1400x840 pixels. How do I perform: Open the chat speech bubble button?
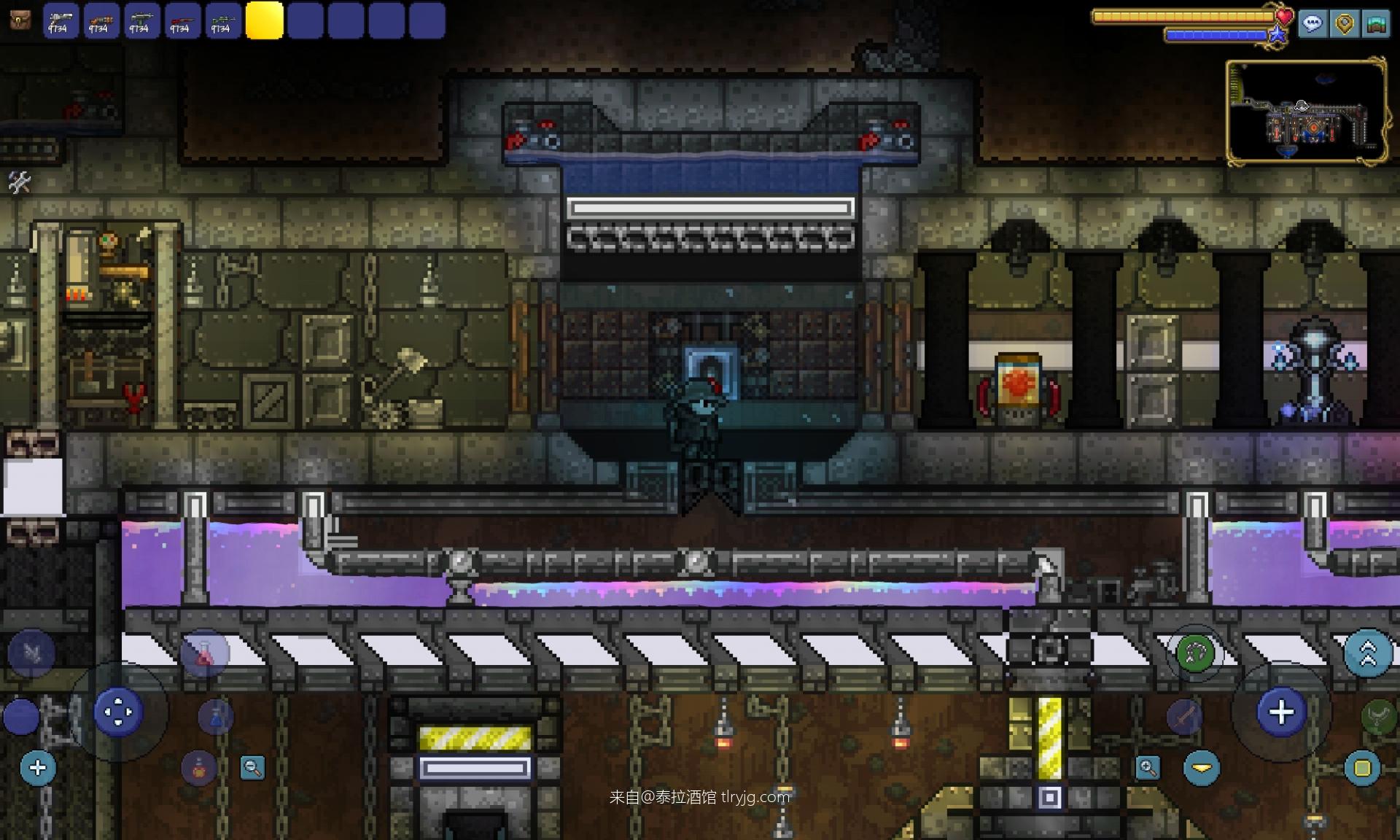click(x=1312, y=23)
